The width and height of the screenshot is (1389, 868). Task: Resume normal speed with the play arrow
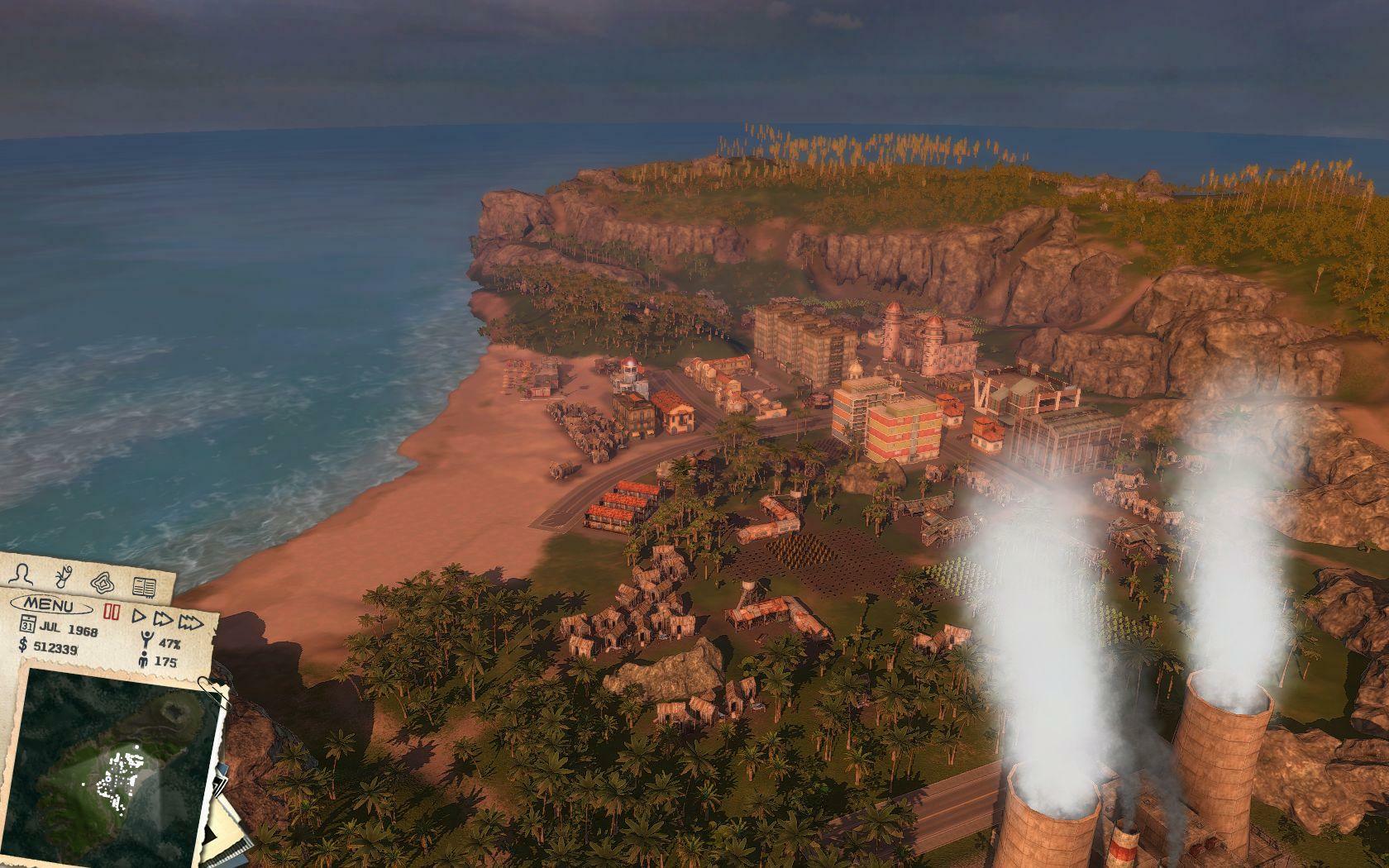139,617
